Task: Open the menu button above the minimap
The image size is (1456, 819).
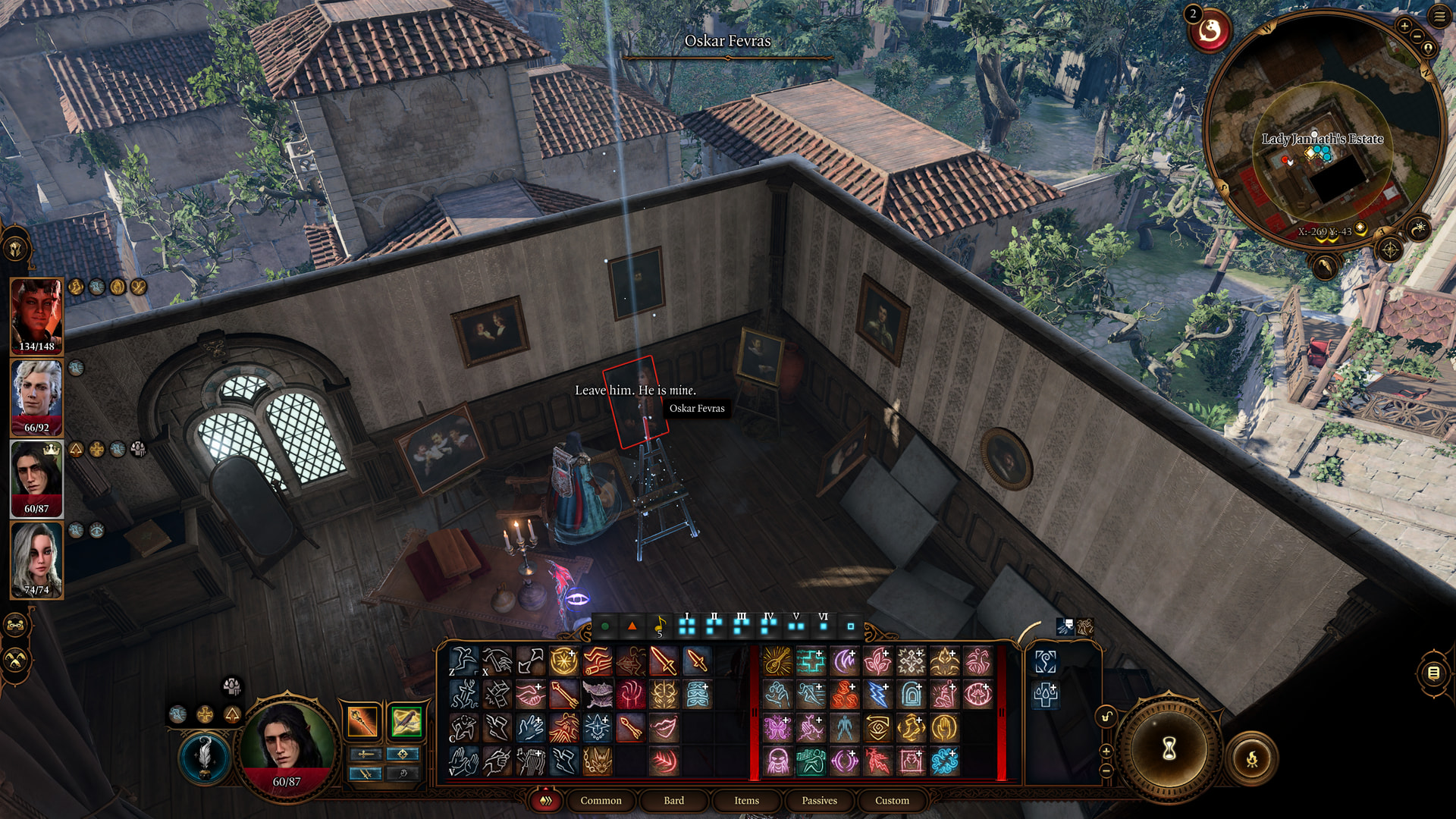Action: pyautogui.click(x=1439, y=16)
